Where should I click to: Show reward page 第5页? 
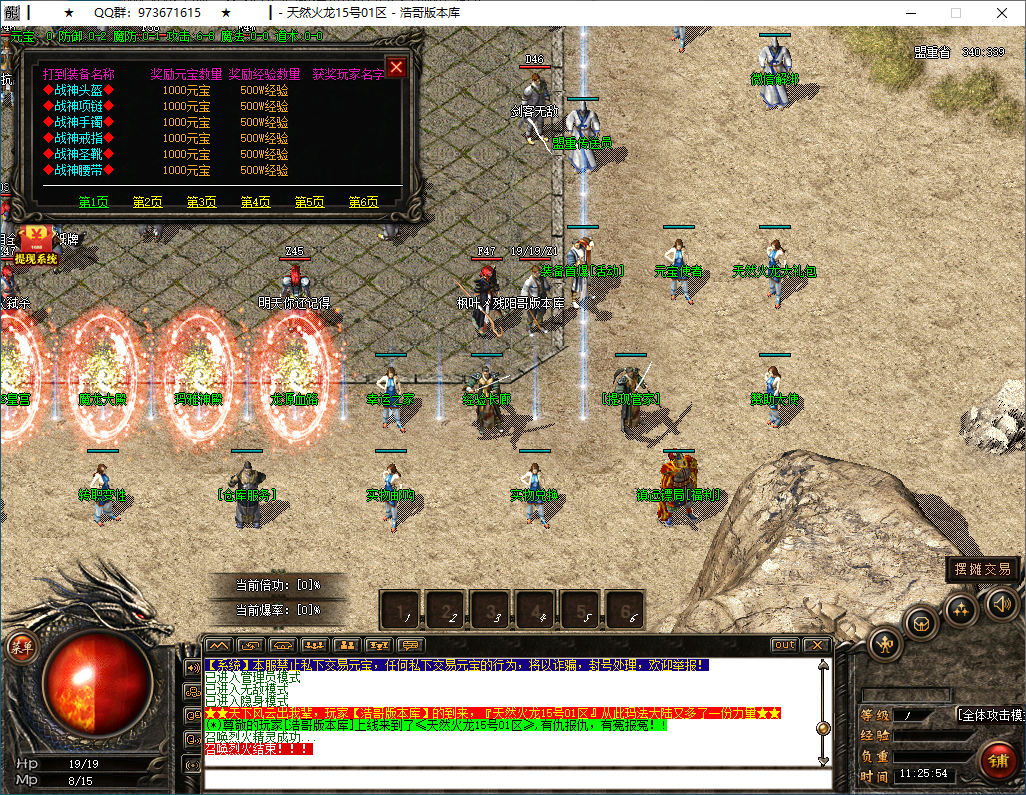309,202
